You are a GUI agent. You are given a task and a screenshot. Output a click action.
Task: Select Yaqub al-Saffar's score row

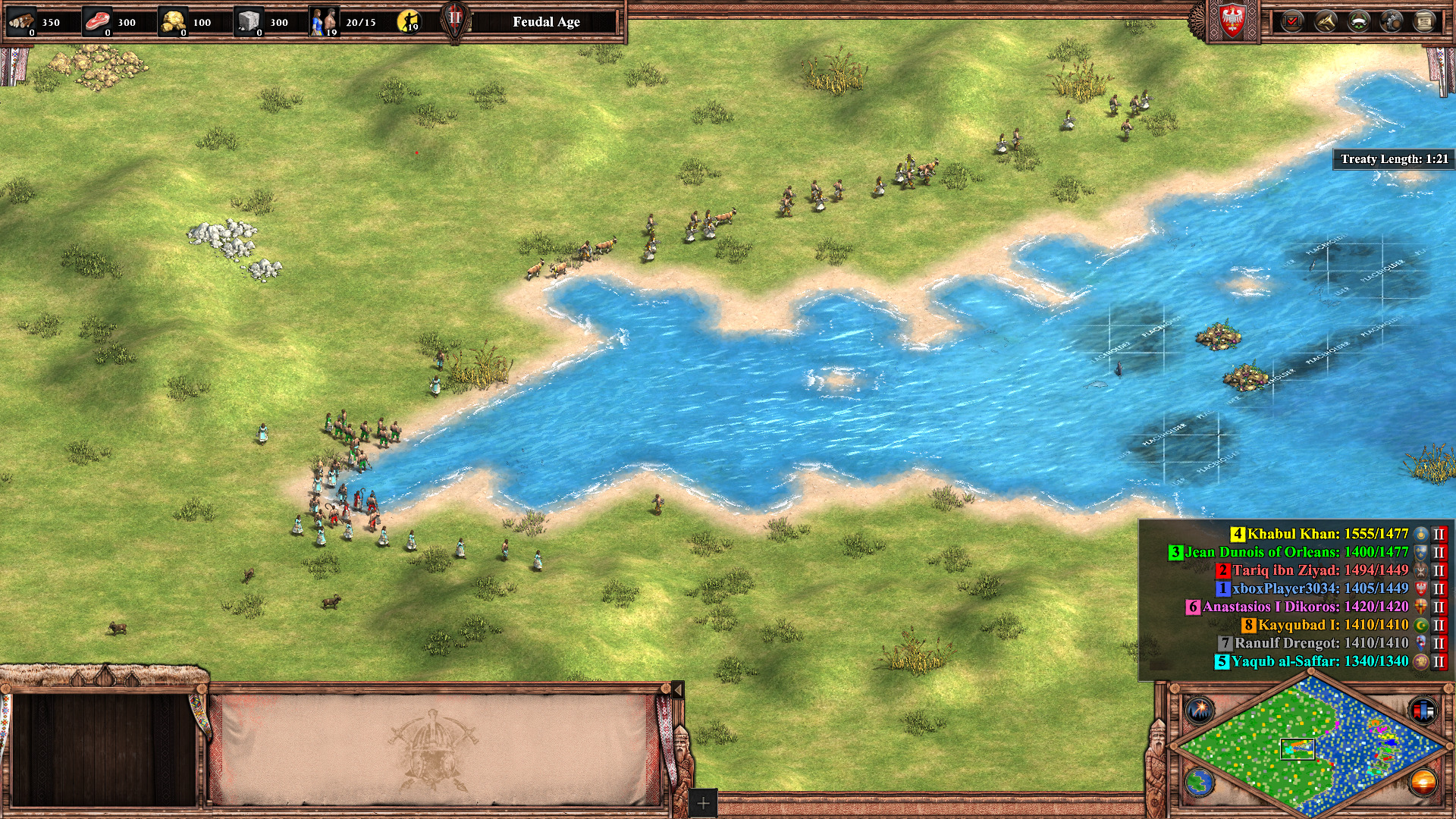[1319, 661]
